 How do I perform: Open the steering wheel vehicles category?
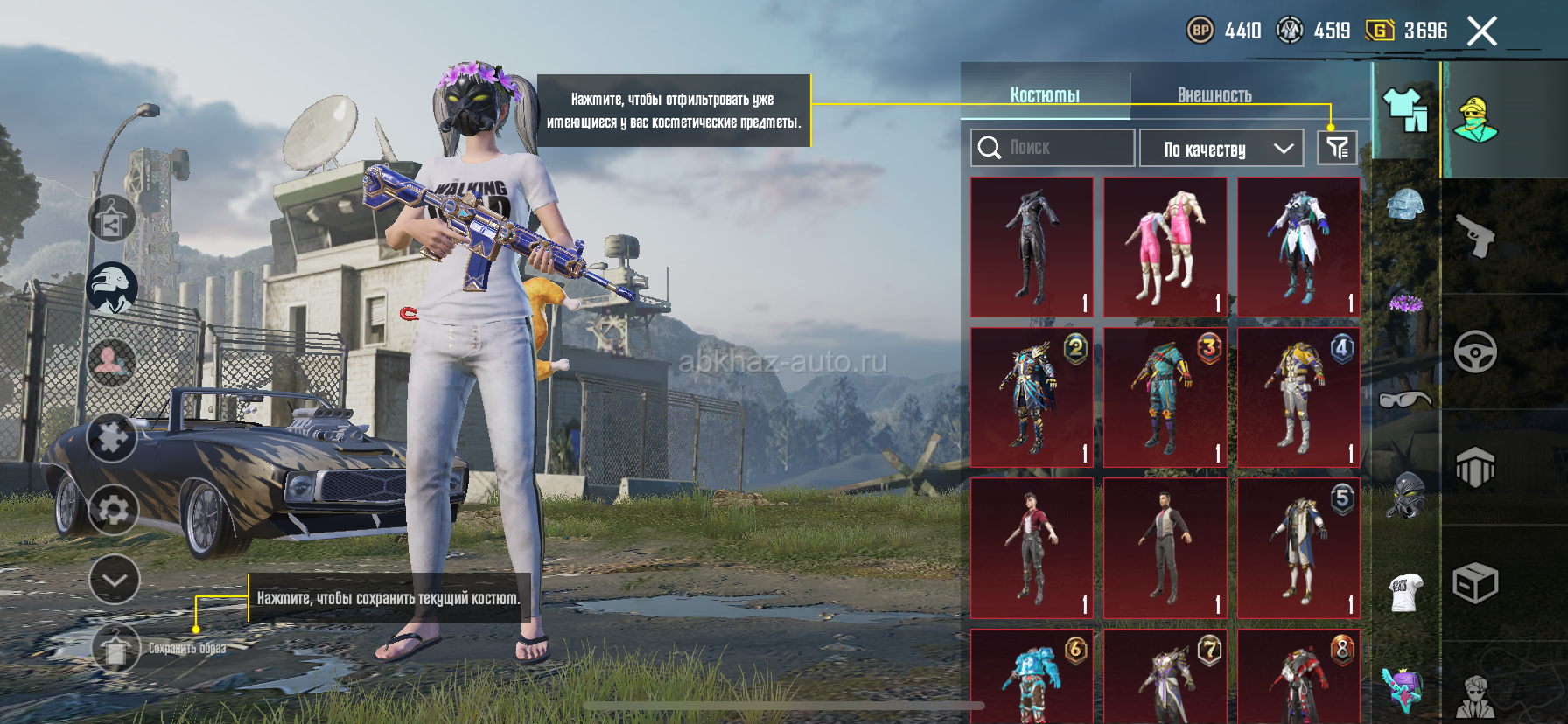tap(1475, 352)
